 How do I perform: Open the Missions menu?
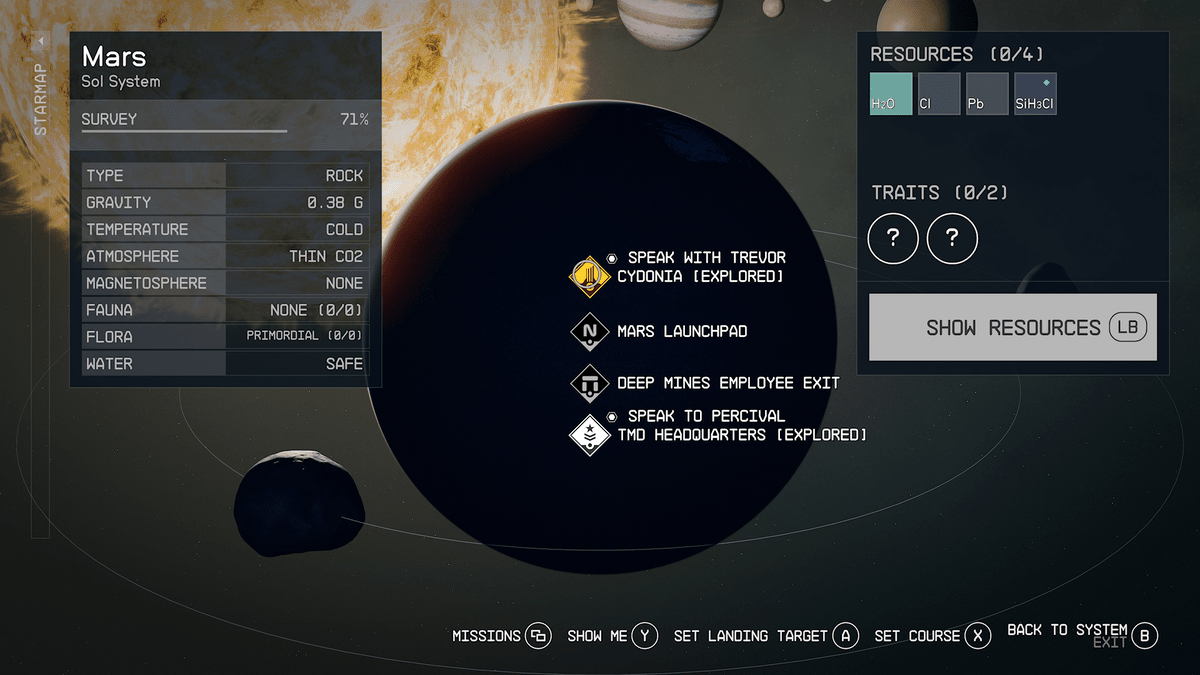click(x=501, y=636)
